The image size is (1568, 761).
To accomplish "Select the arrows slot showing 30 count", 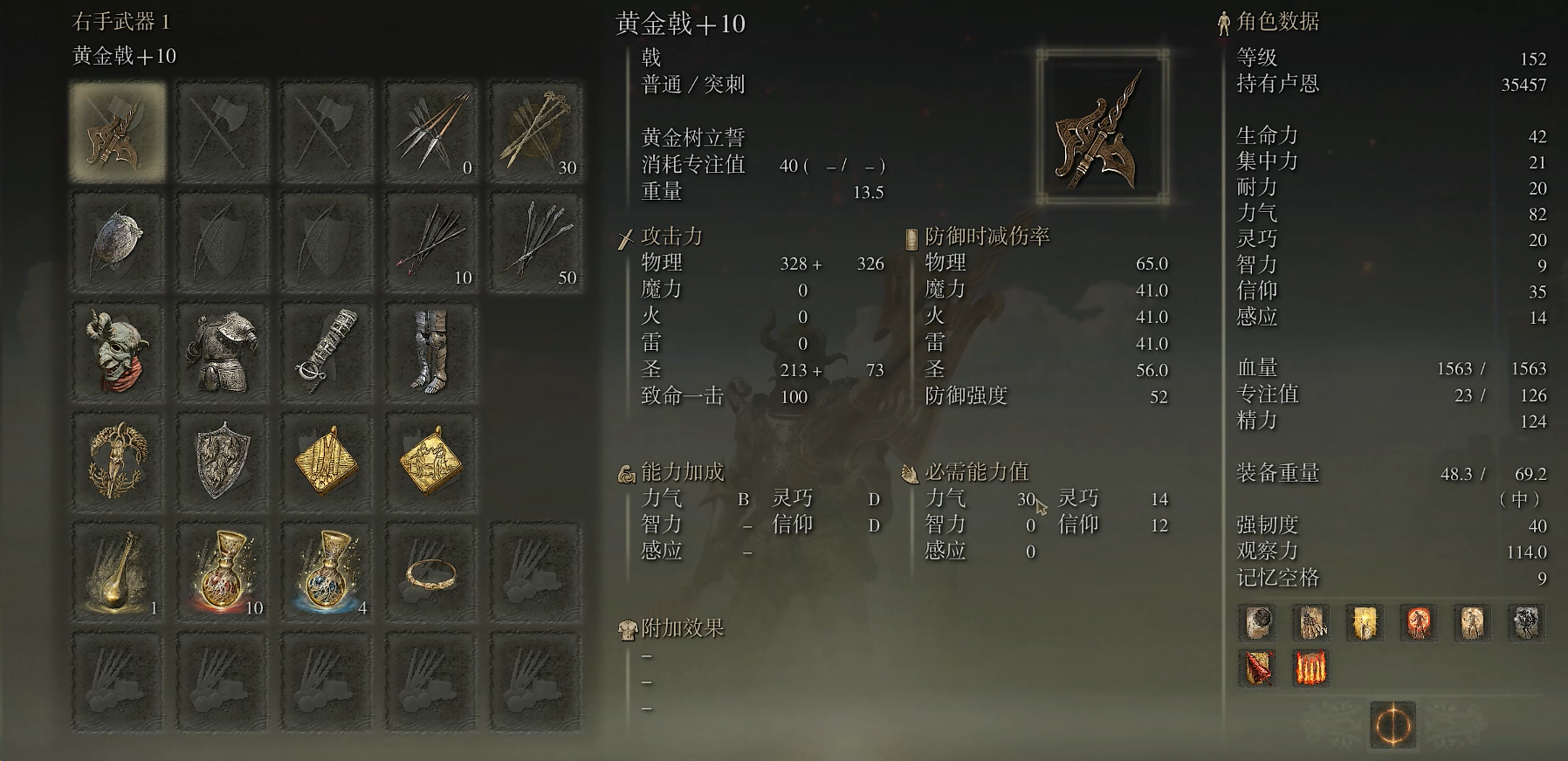I will (x=537, y=131).
